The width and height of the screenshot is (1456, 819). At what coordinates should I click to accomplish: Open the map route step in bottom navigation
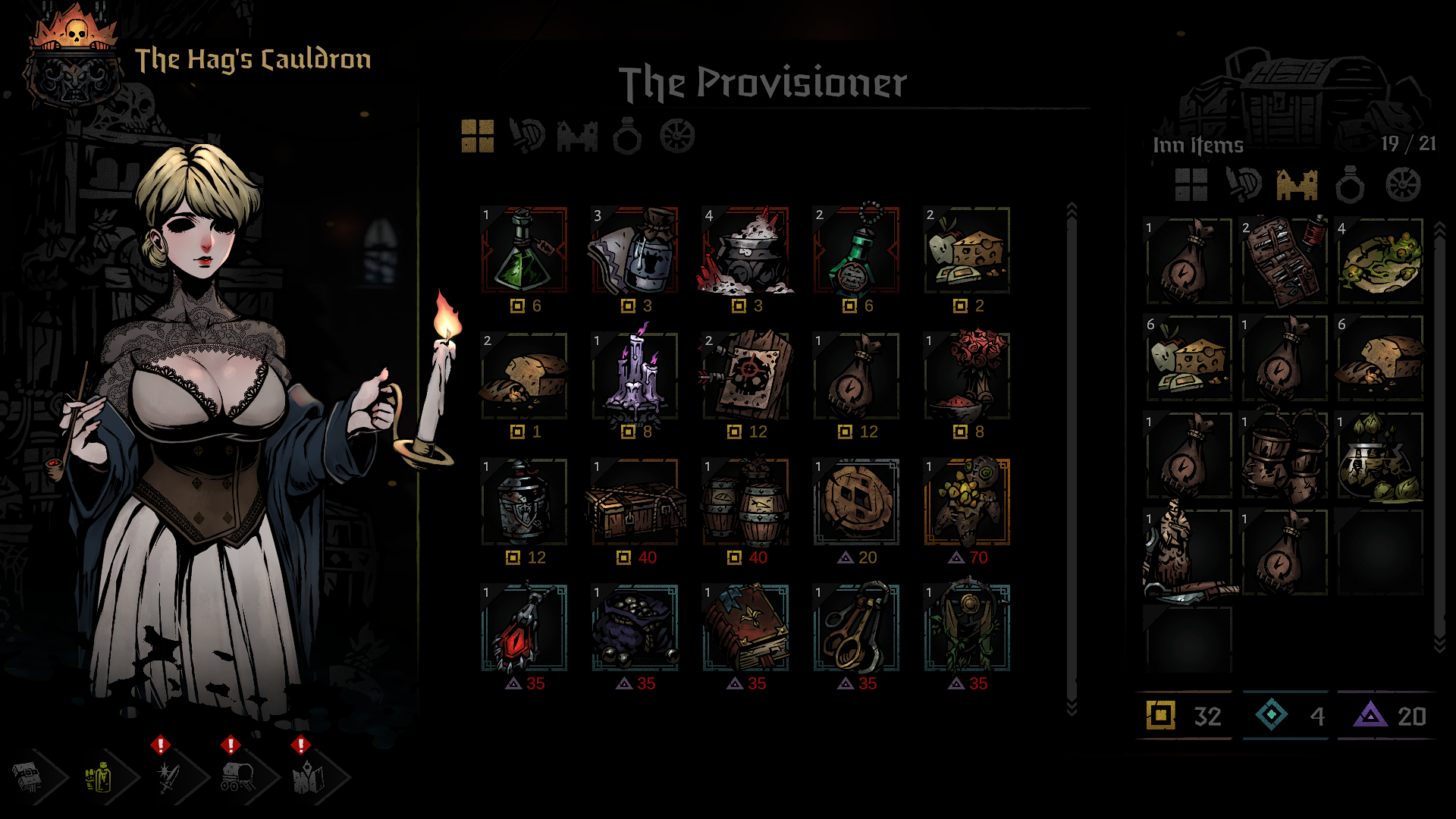309,777
